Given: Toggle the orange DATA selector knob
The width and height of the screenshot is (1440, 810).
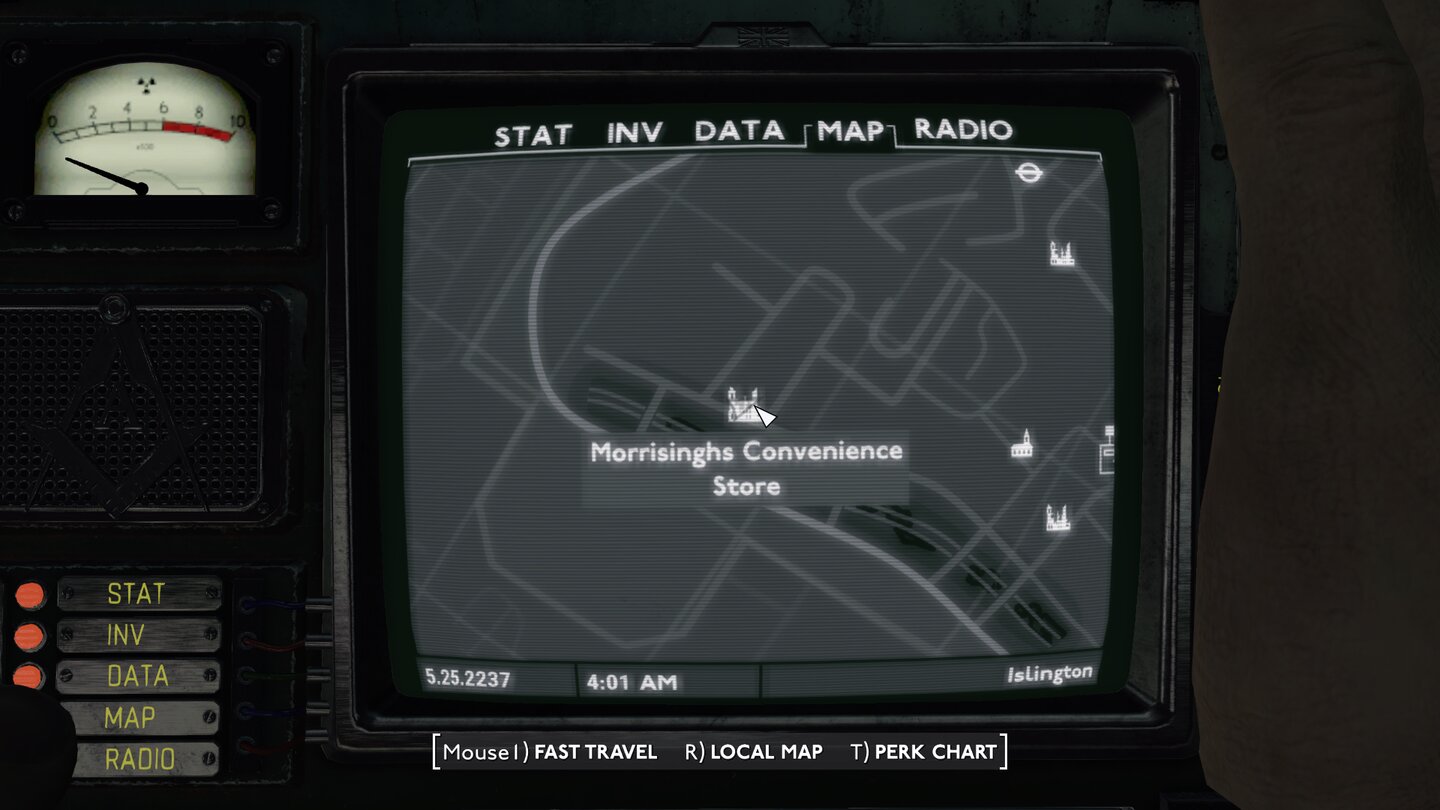Looking at the screenshot, I should click(x=30, y=677).
